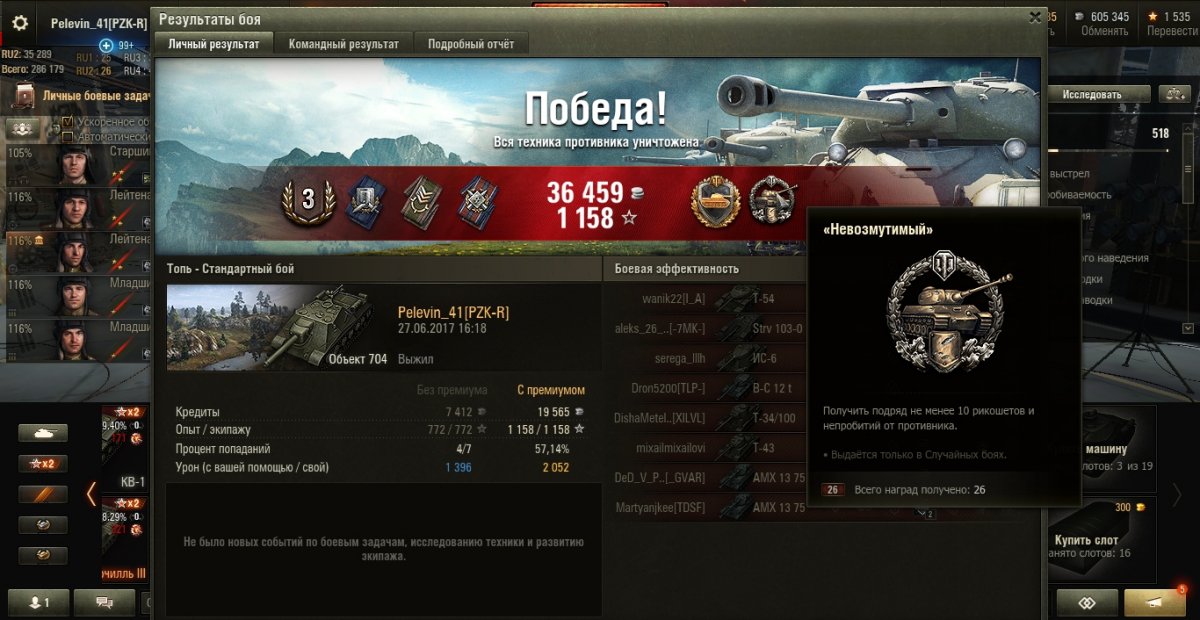Switch to the Командный результат tab
Viewport: 1200px width, 620px height.
coord(343,44)
